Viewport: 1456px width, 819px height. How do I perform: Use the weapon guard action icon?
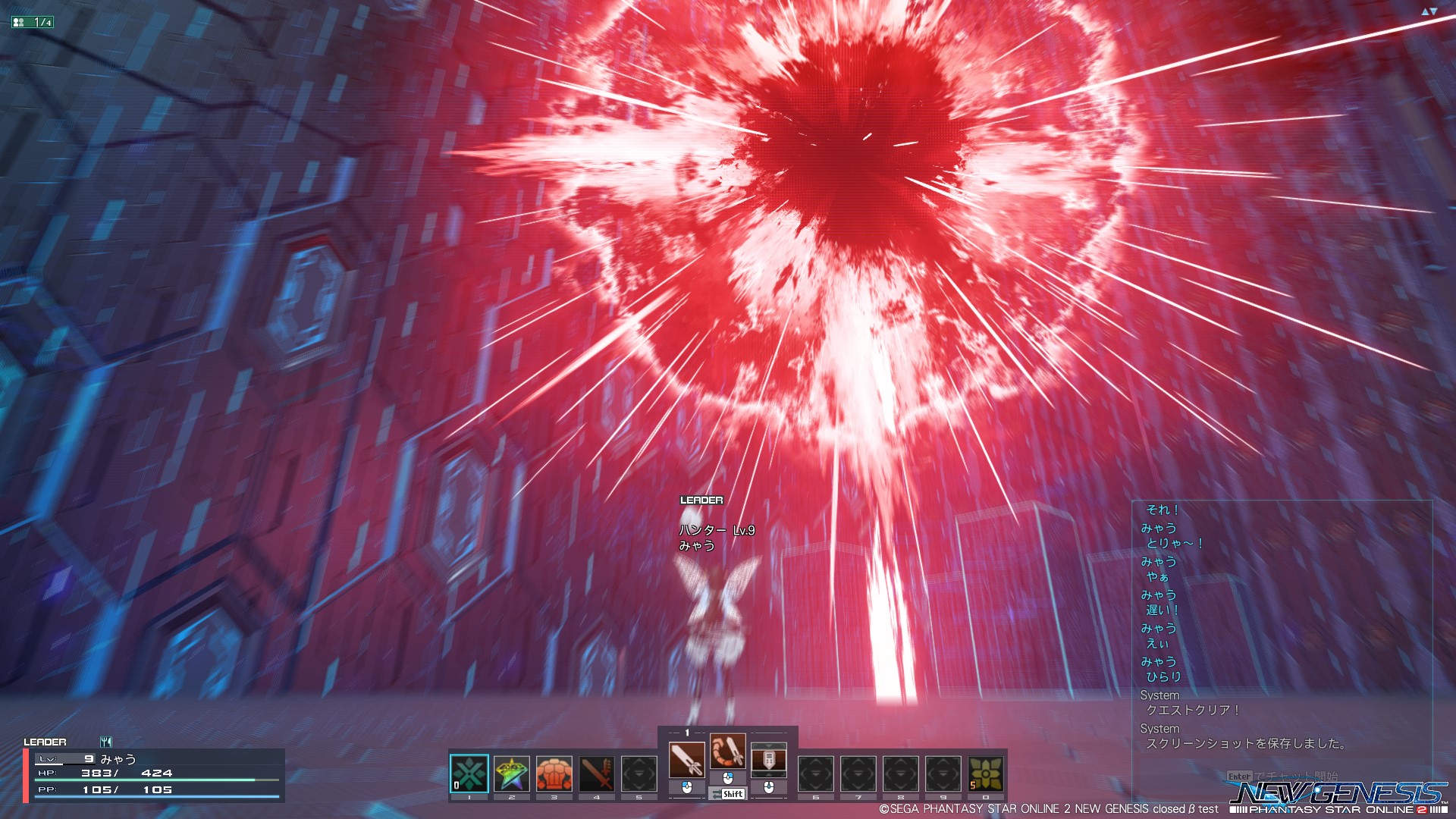pos(769,759)
